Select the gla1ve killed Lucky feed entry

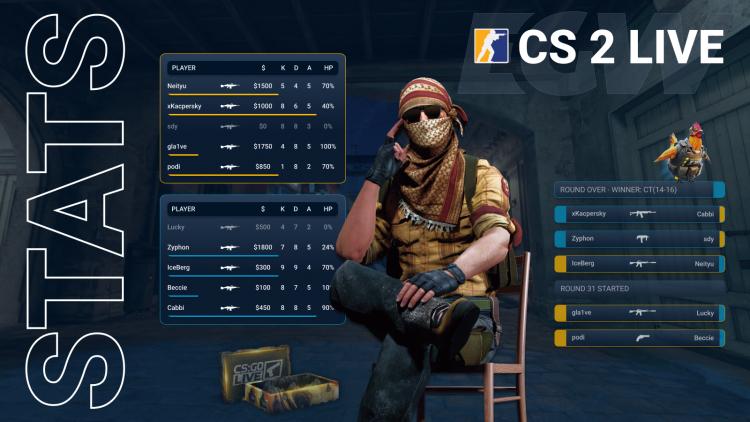tap(638, 312)
